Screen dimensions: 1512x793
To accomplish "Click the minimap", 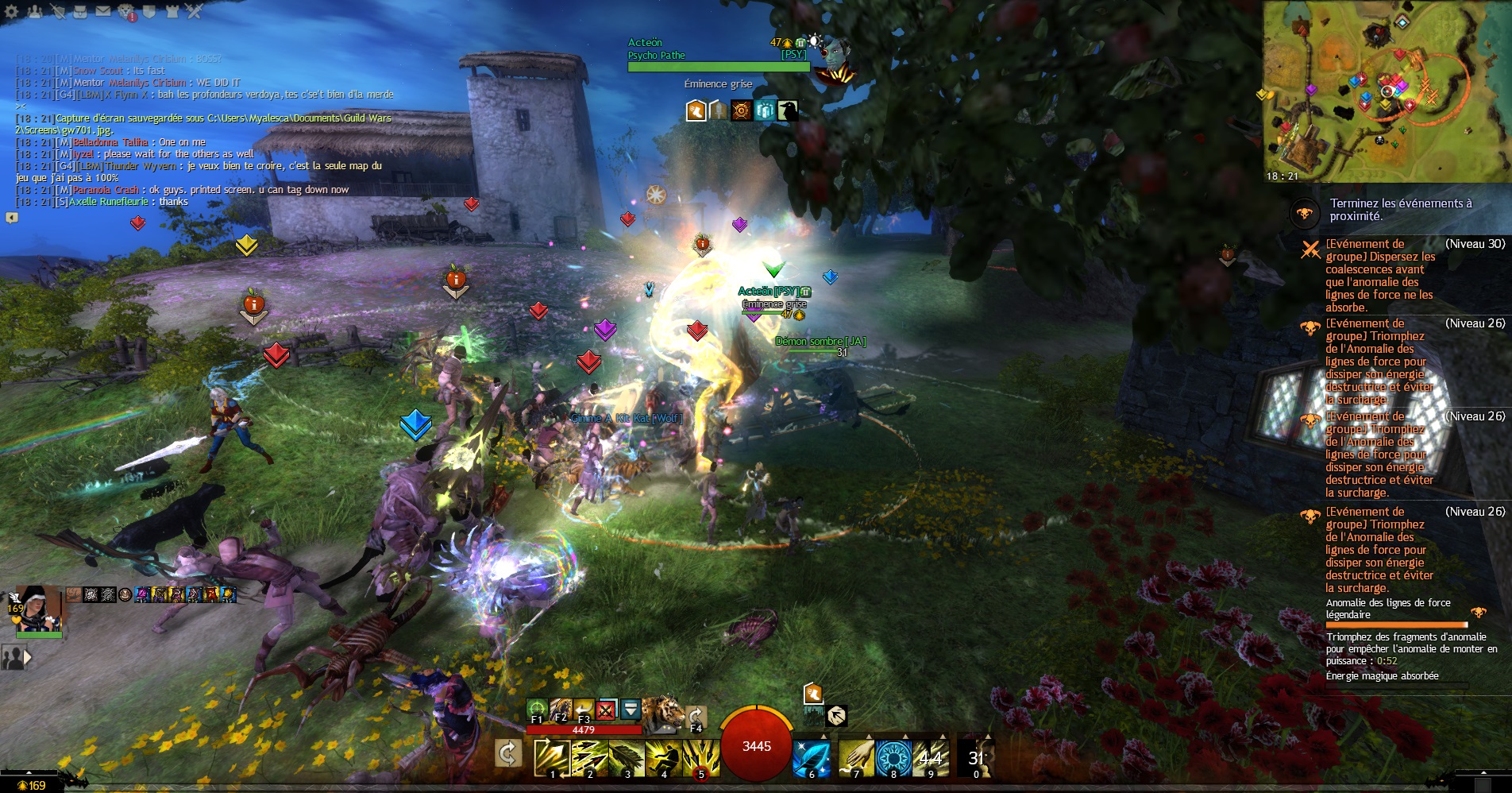I will pyautogui.click(x=1387, y=91).
